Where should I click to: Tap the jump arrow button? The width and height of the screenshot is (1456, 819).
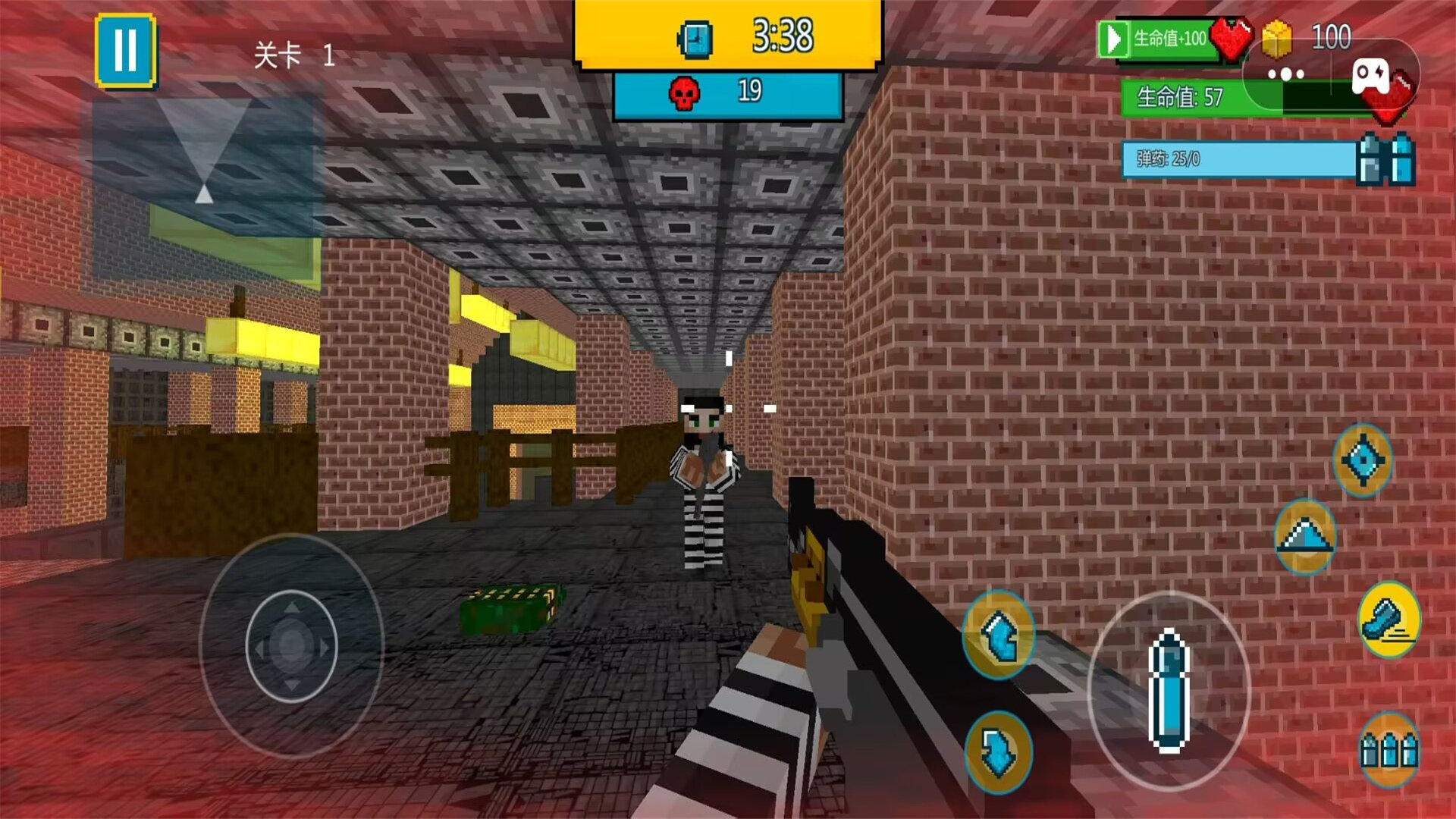click(1304, 536)
